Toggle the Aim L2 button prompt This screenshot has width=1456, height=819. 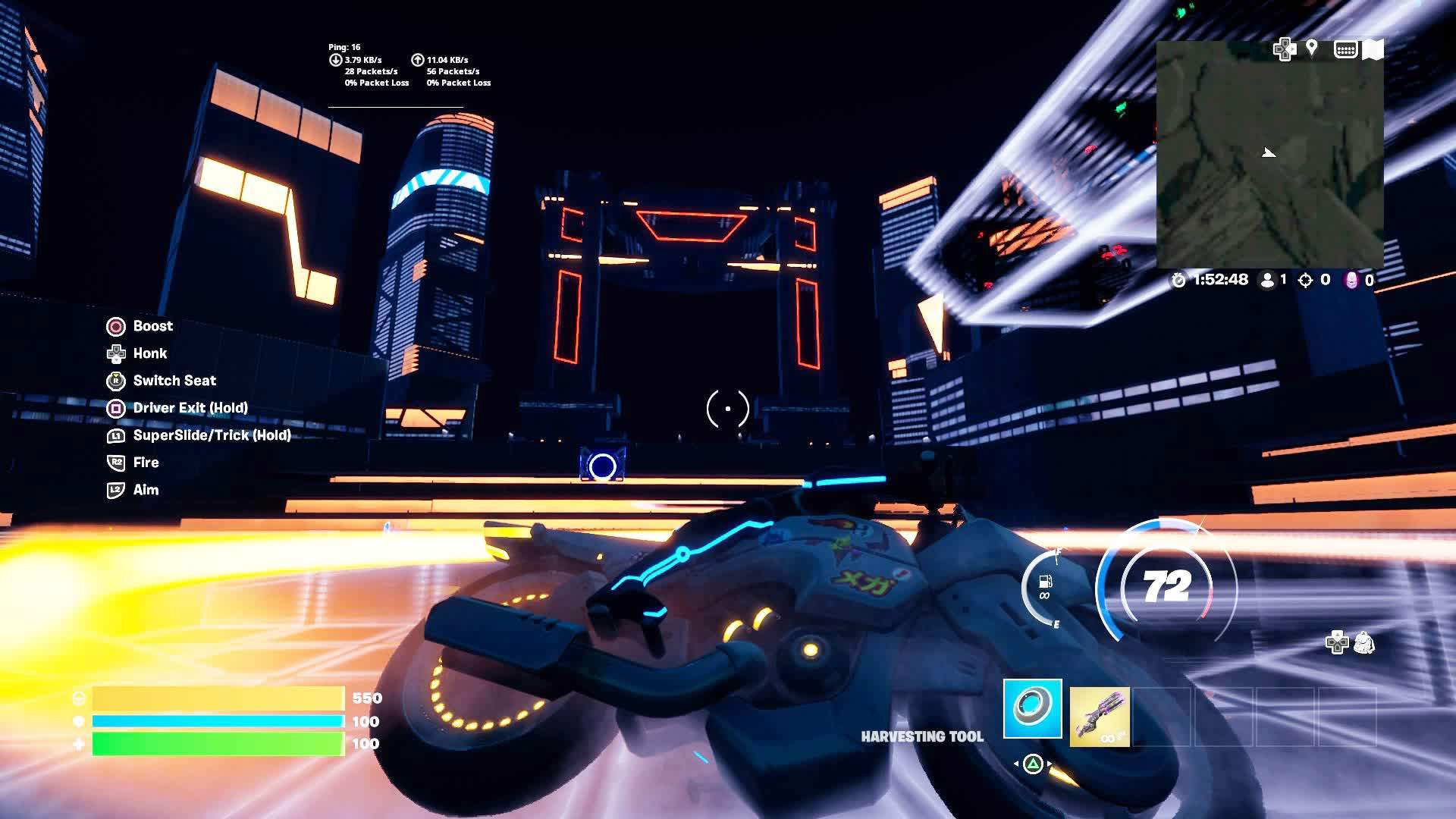pos(115,490)
